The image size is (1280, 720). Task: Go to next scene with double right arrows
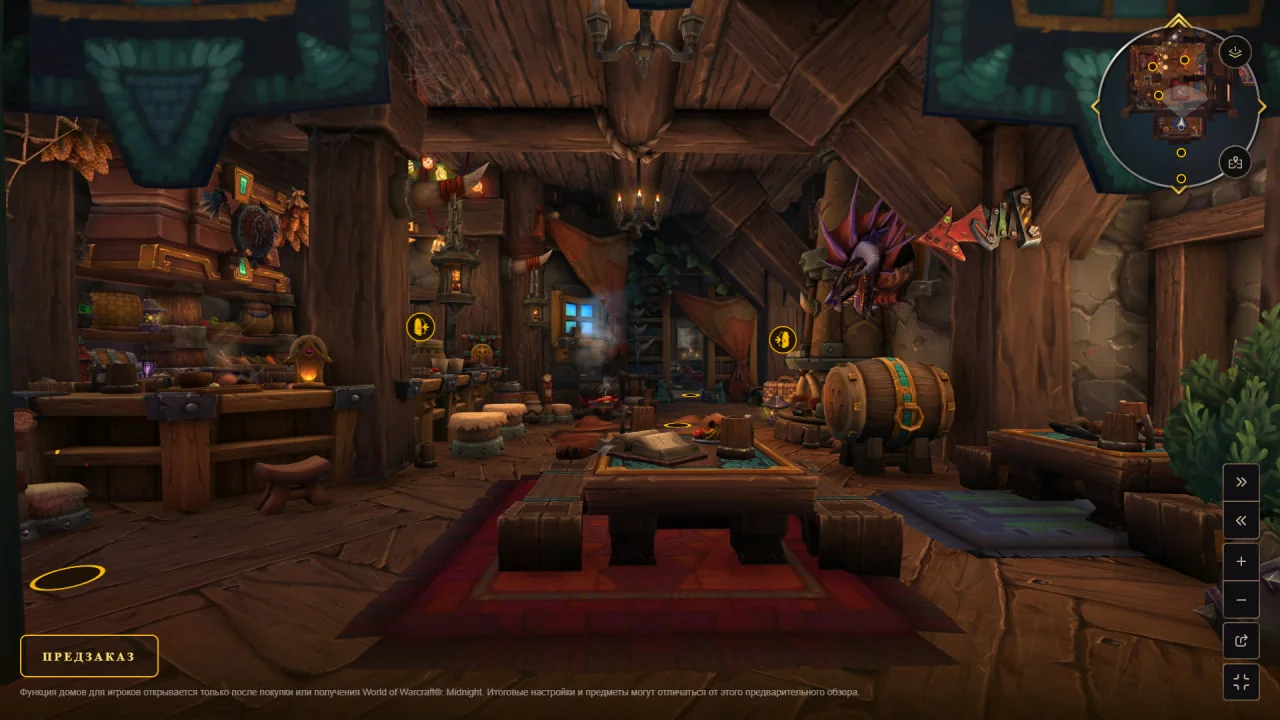[1241, 482]
